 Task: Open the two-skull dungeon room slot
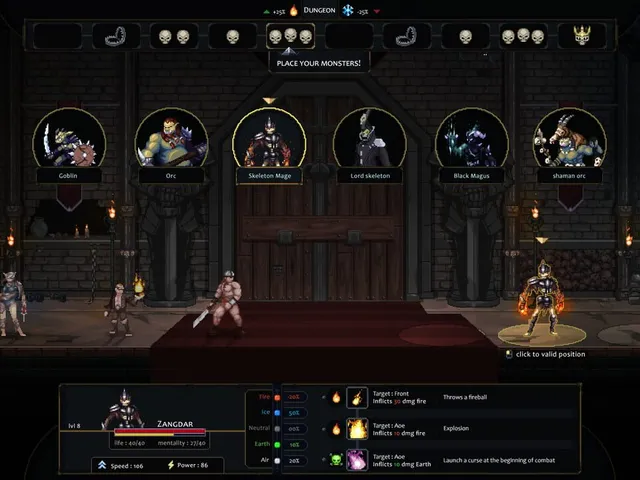click(174, 36)
